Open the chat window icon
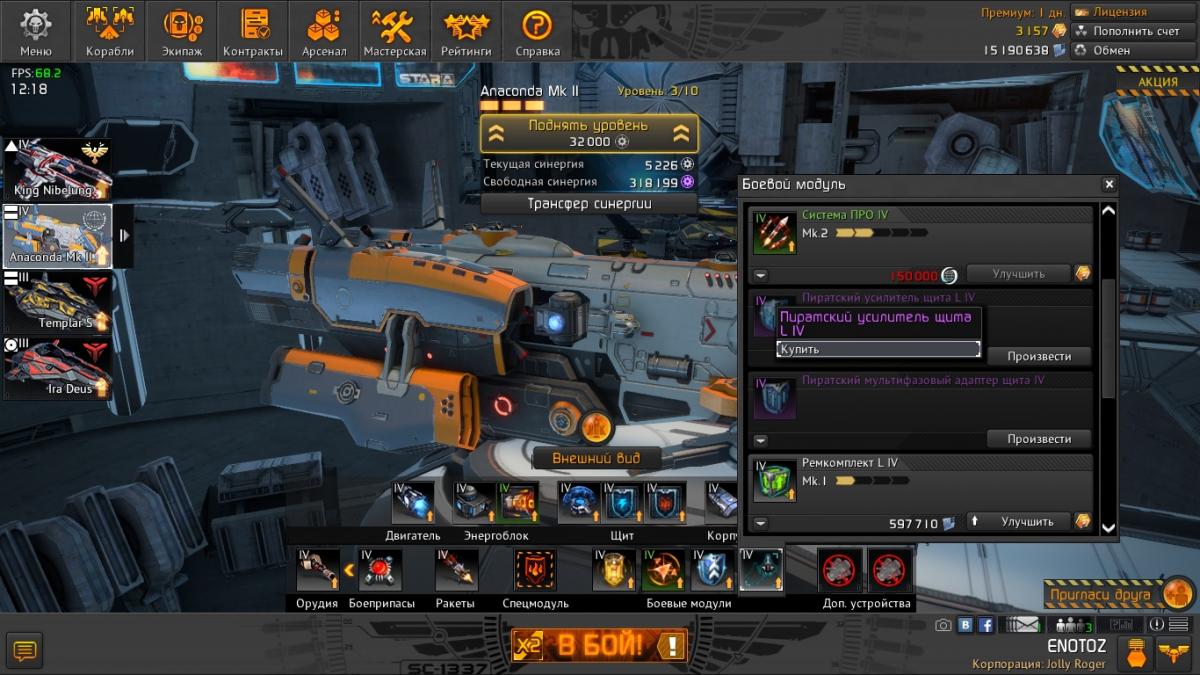 [x=25, y=651]
